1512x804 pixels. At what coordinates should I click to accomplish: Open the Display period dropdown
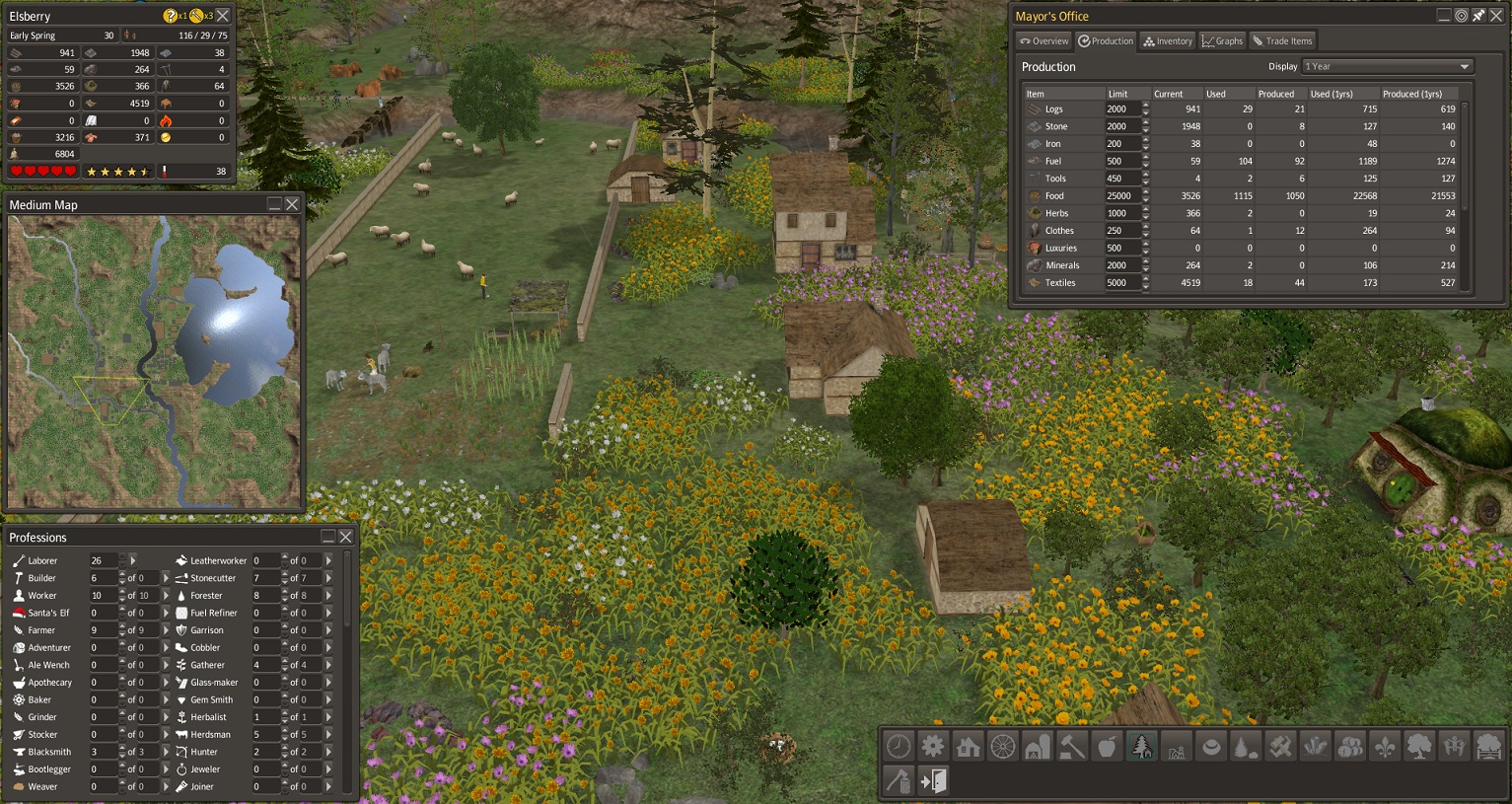click(x=1387, y=66)
